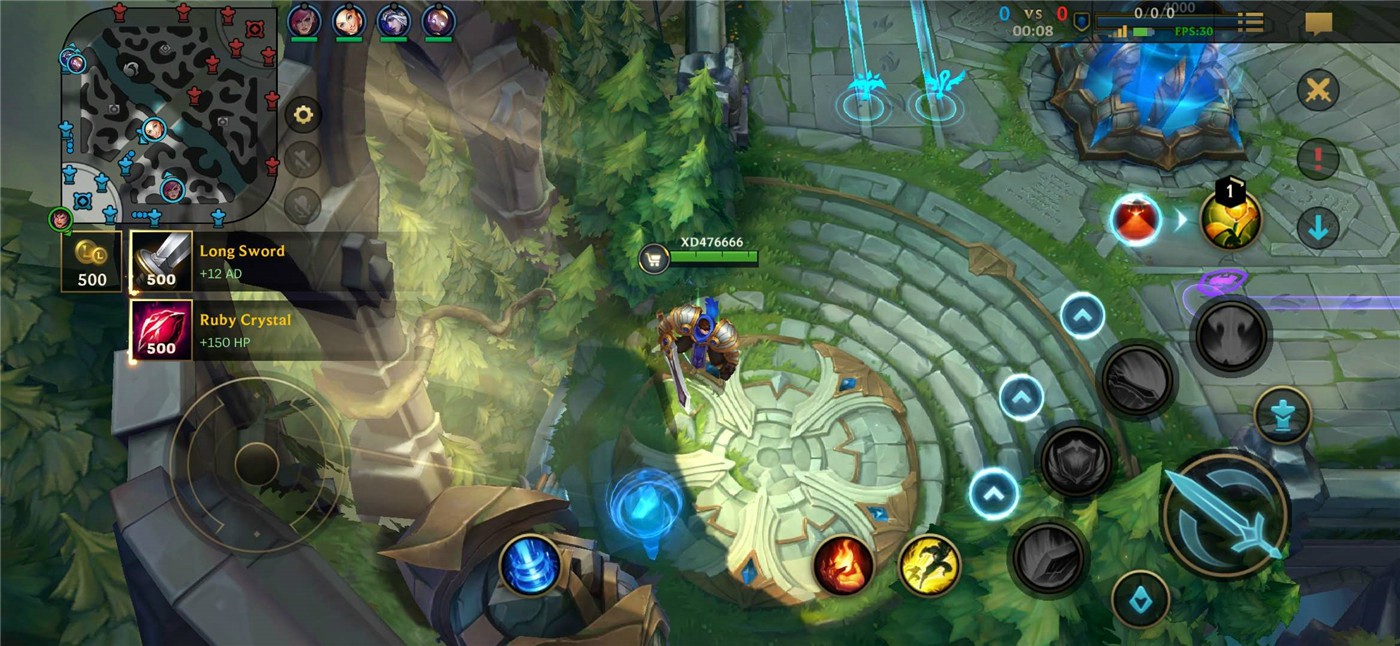Send the crossed-swords attack ping

1318,91
